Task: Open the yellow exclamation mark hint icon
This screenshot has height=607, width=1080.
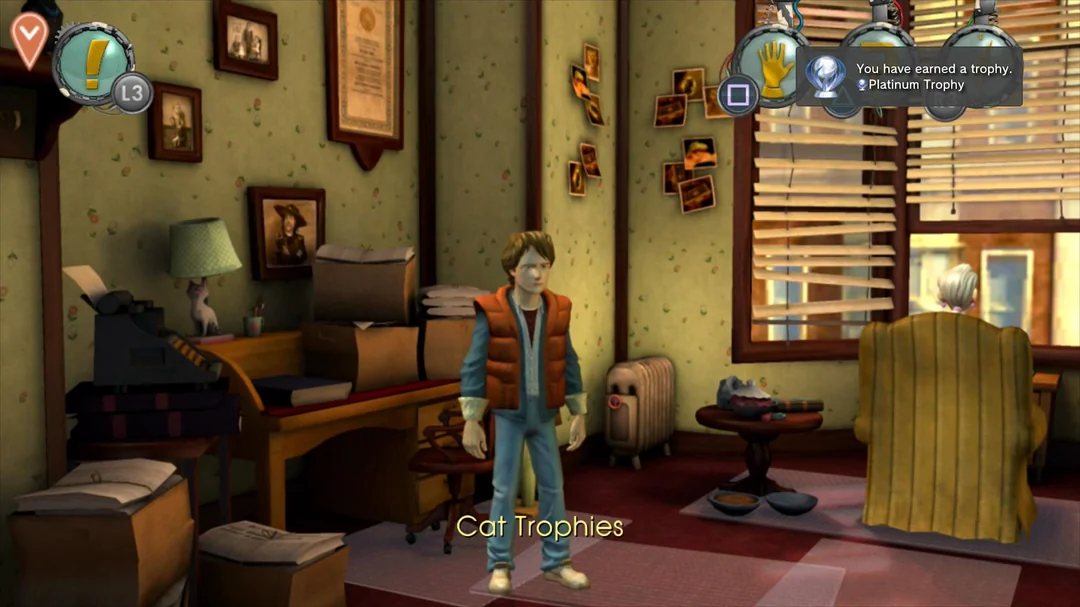Action: tap(93, 62)
